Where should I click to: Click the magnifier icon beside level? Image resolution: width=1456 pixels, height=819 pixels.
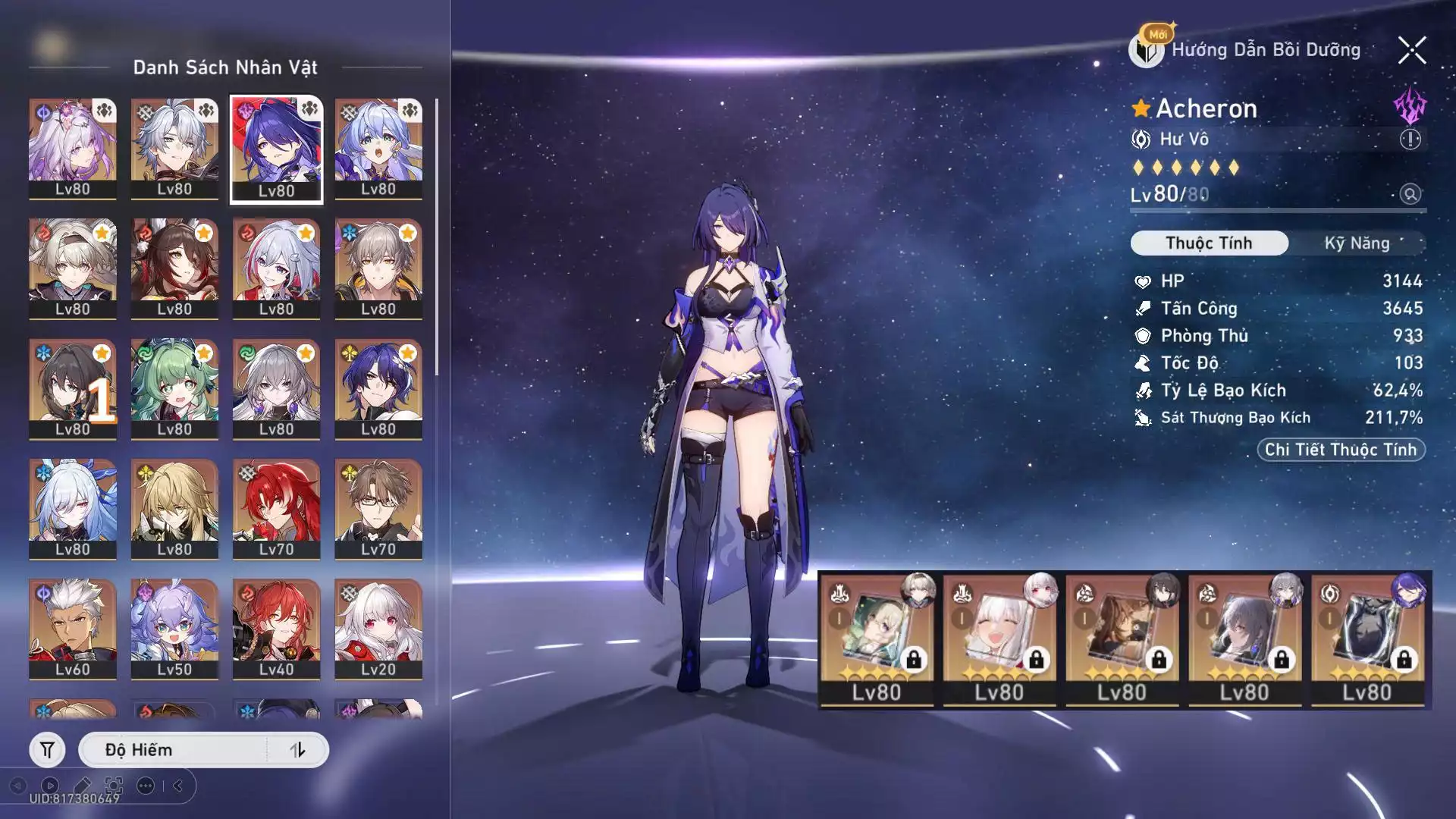click(x=1410, y=194)
